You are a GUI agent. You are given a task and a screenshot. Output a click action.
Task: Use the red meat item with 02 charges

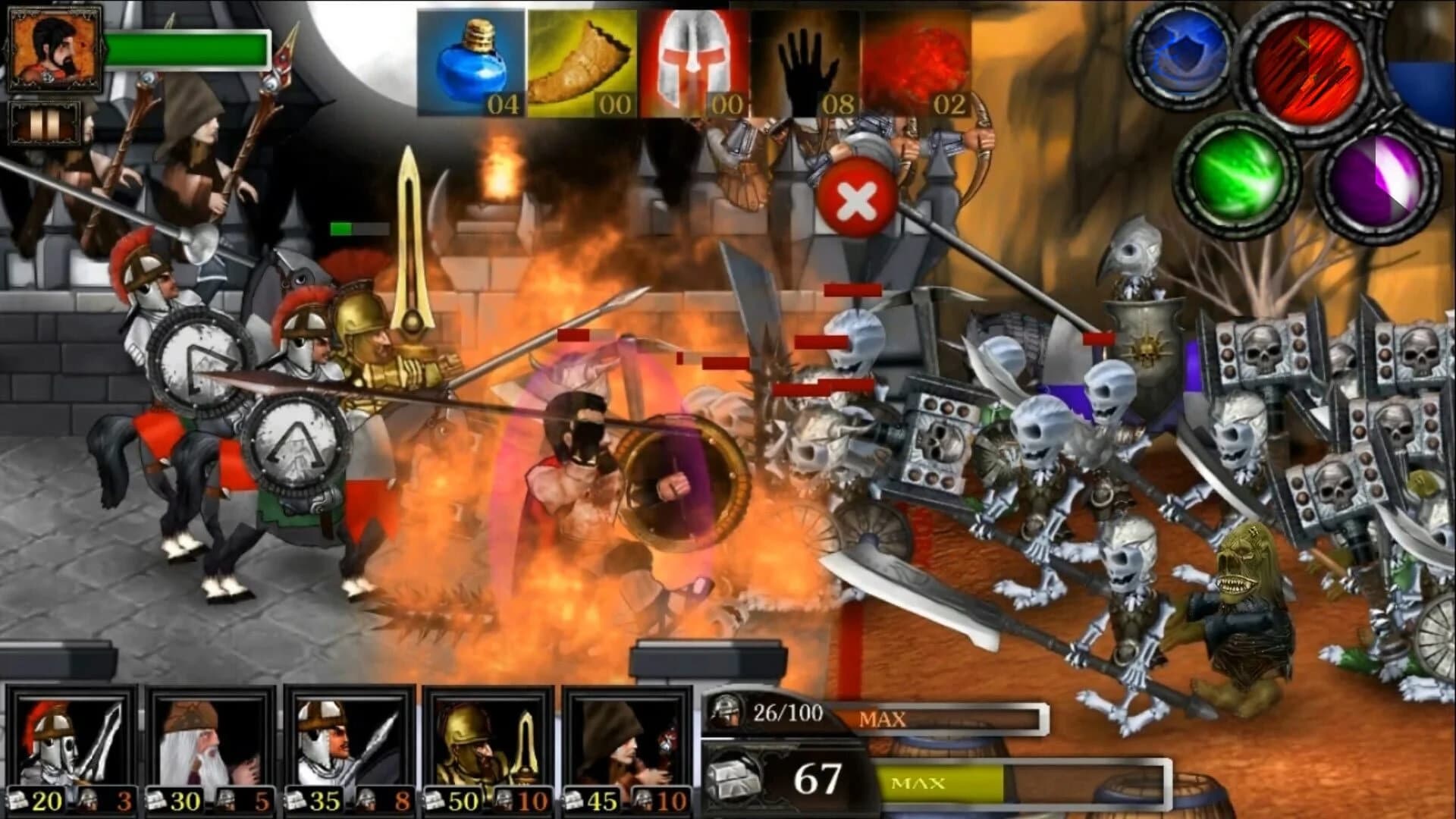(x=918, y=61)
